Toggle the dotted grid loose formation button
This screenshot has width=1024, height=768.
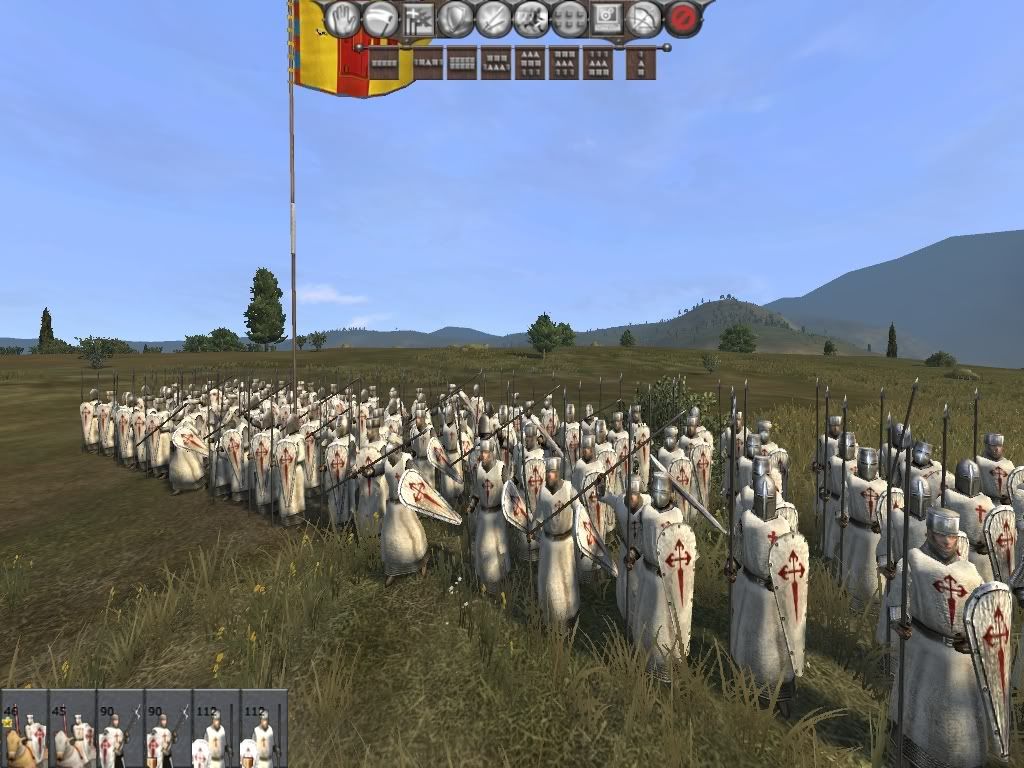[569, 18]
